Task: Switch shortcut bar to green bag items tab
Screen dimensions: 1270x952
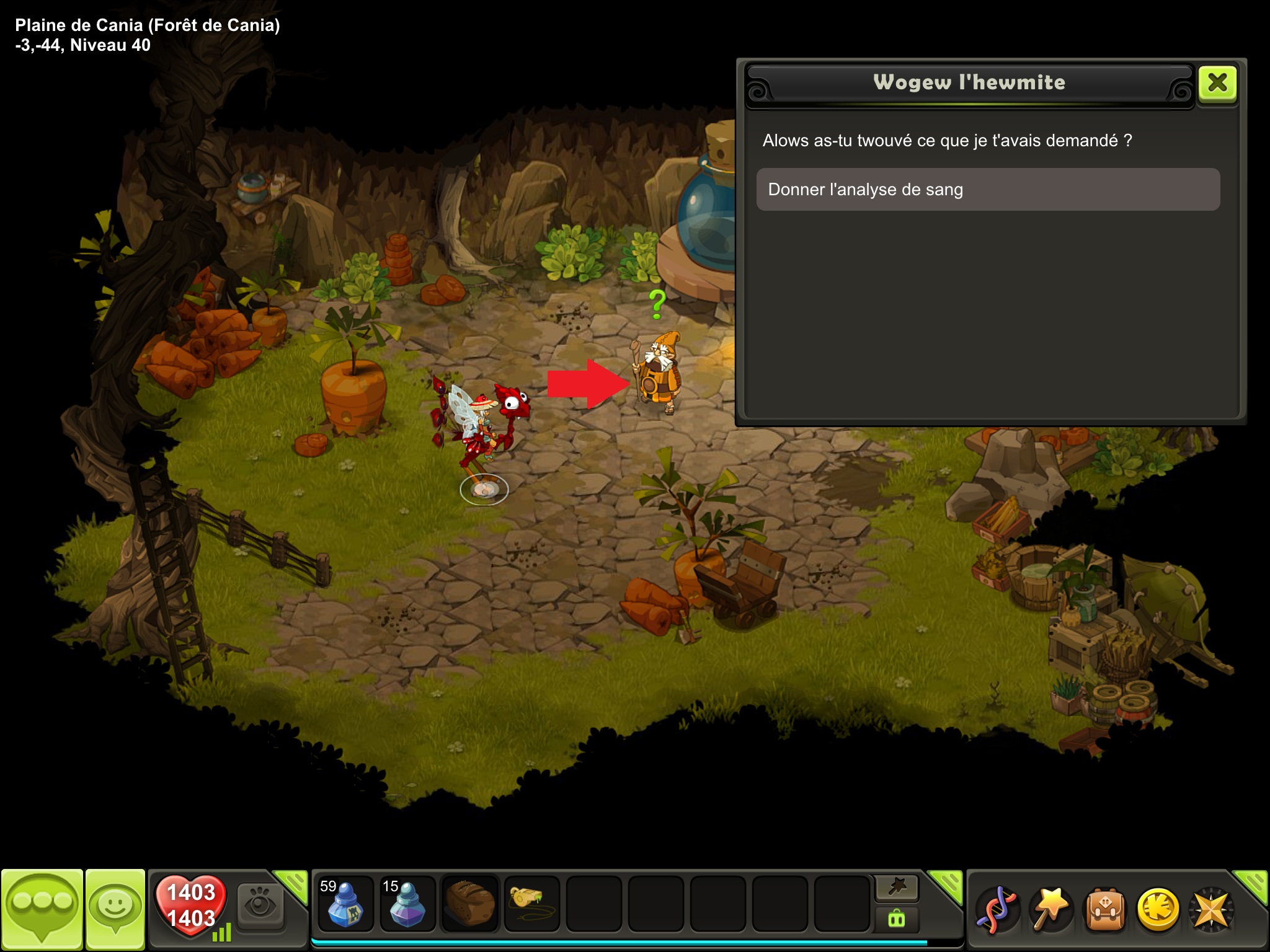Action: tap(897, 919)
